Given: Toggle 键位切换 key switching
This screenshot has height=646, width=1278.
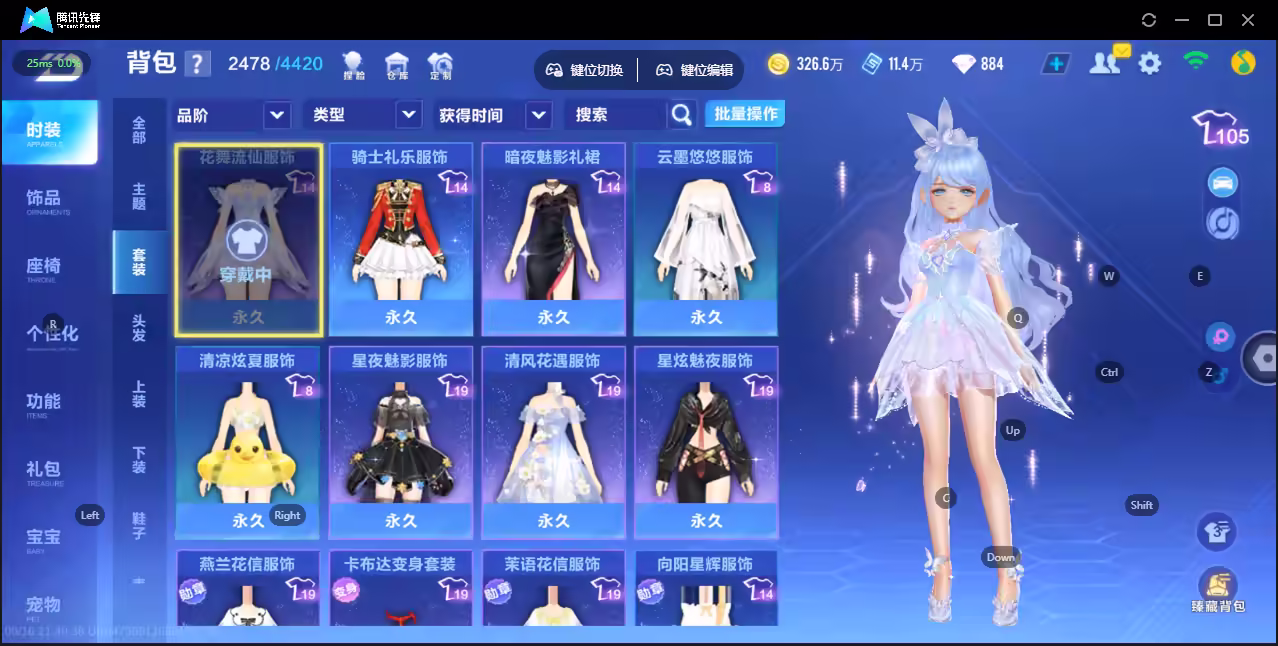Looking at the screenshot, I should click(x=585, y=70).
